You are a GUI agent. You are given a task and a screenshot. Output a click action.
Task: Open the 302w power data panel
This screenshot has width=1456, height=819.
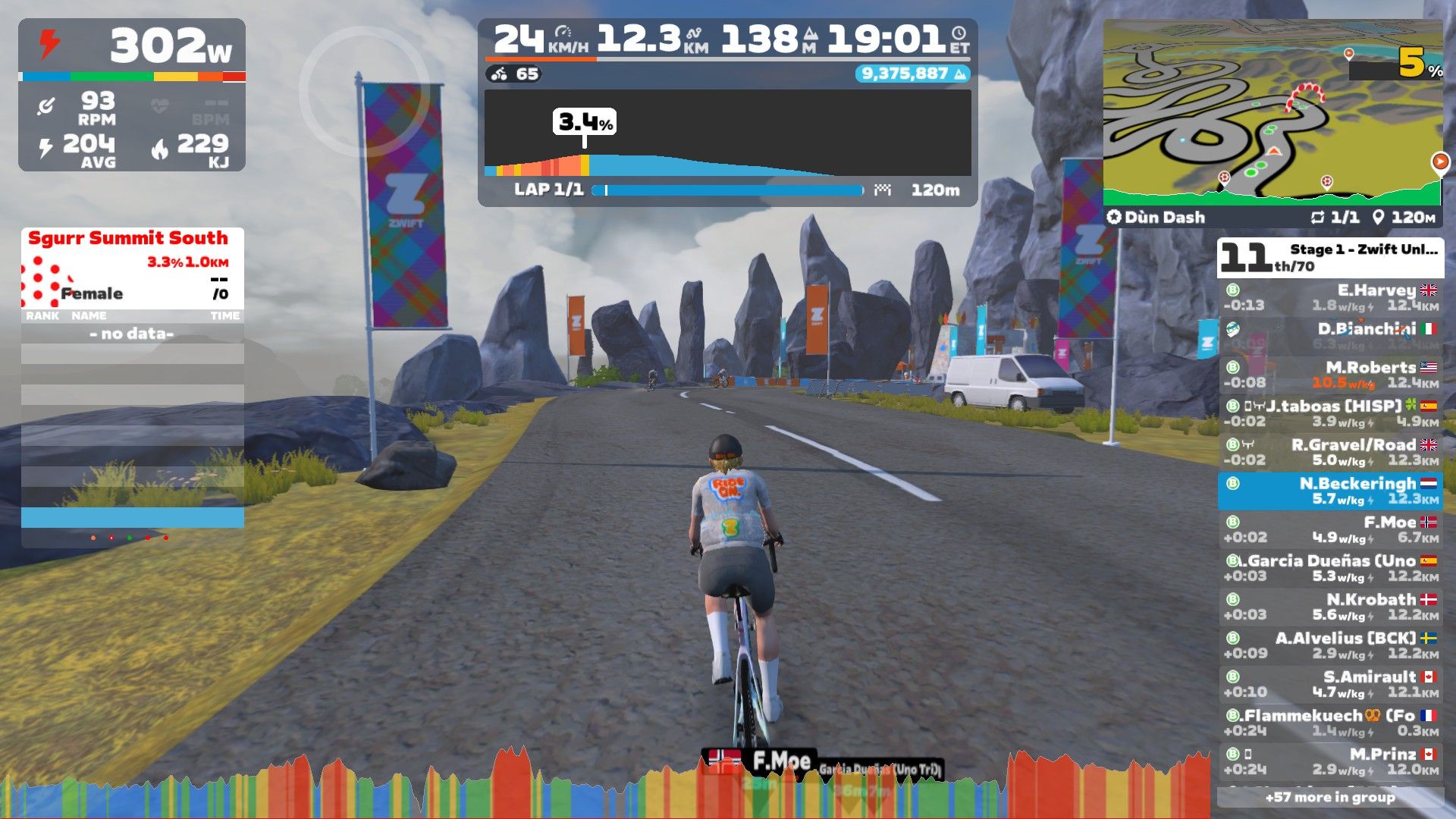click(x=132, y=95)
